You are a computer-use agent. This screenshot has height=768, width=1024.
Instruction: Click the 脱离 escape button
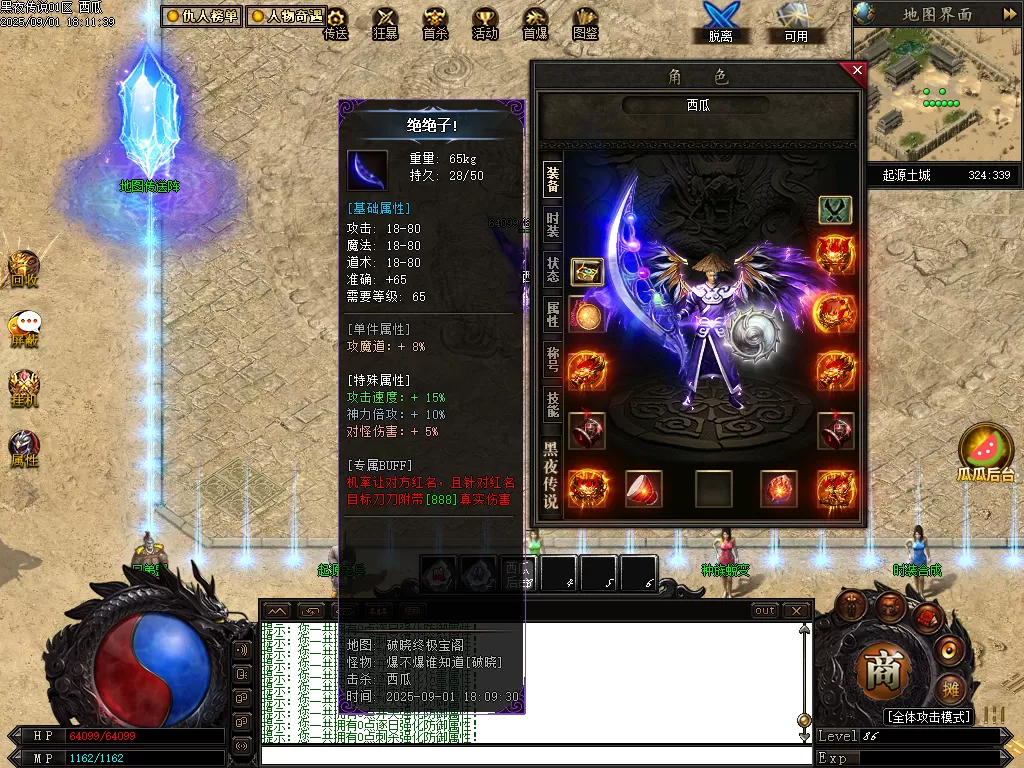pos(720,22)
